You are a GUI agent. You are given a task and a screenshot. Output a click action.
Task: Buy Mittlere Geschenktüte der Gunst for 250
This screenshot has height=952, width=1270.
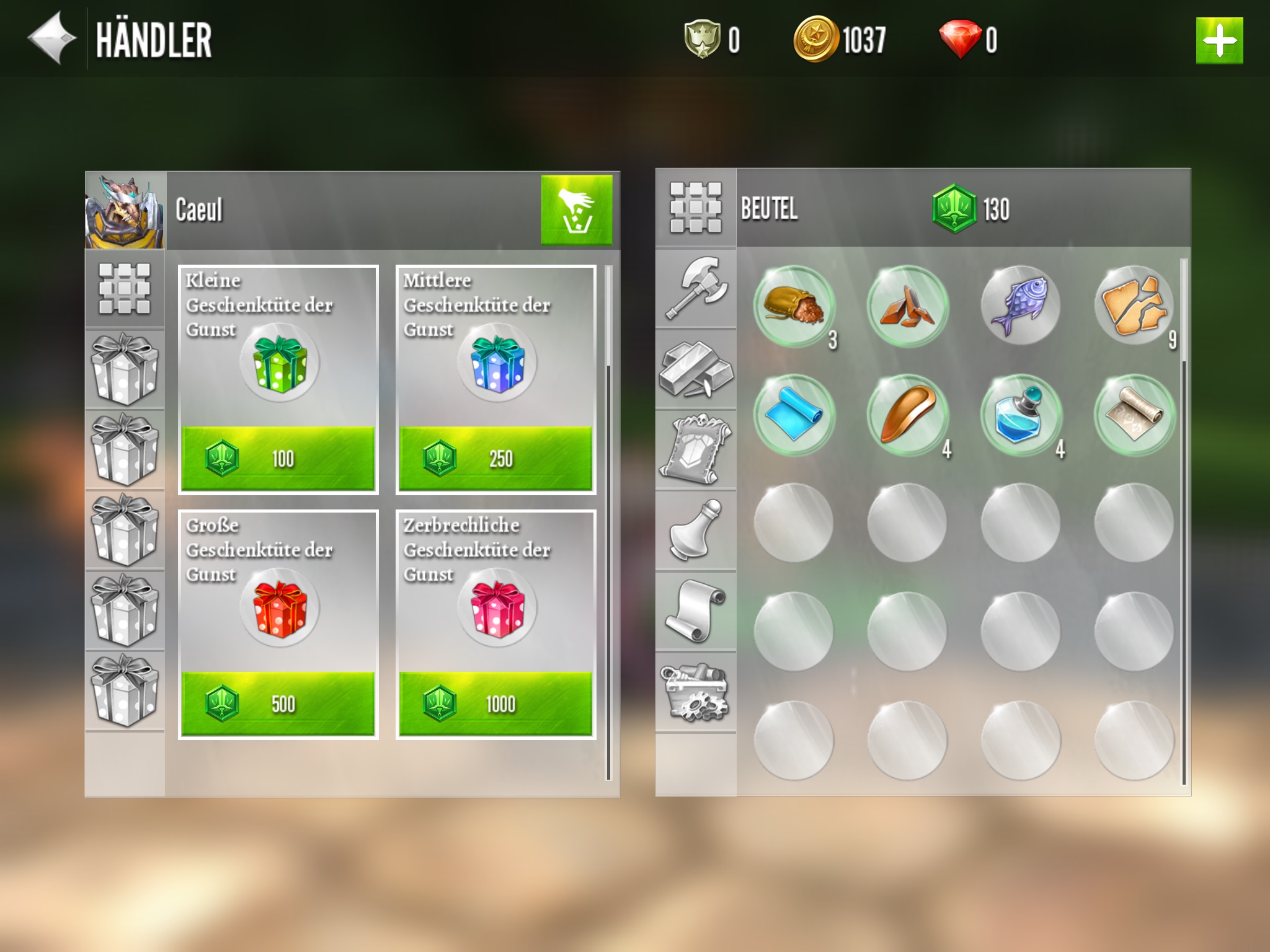(495, 458)
